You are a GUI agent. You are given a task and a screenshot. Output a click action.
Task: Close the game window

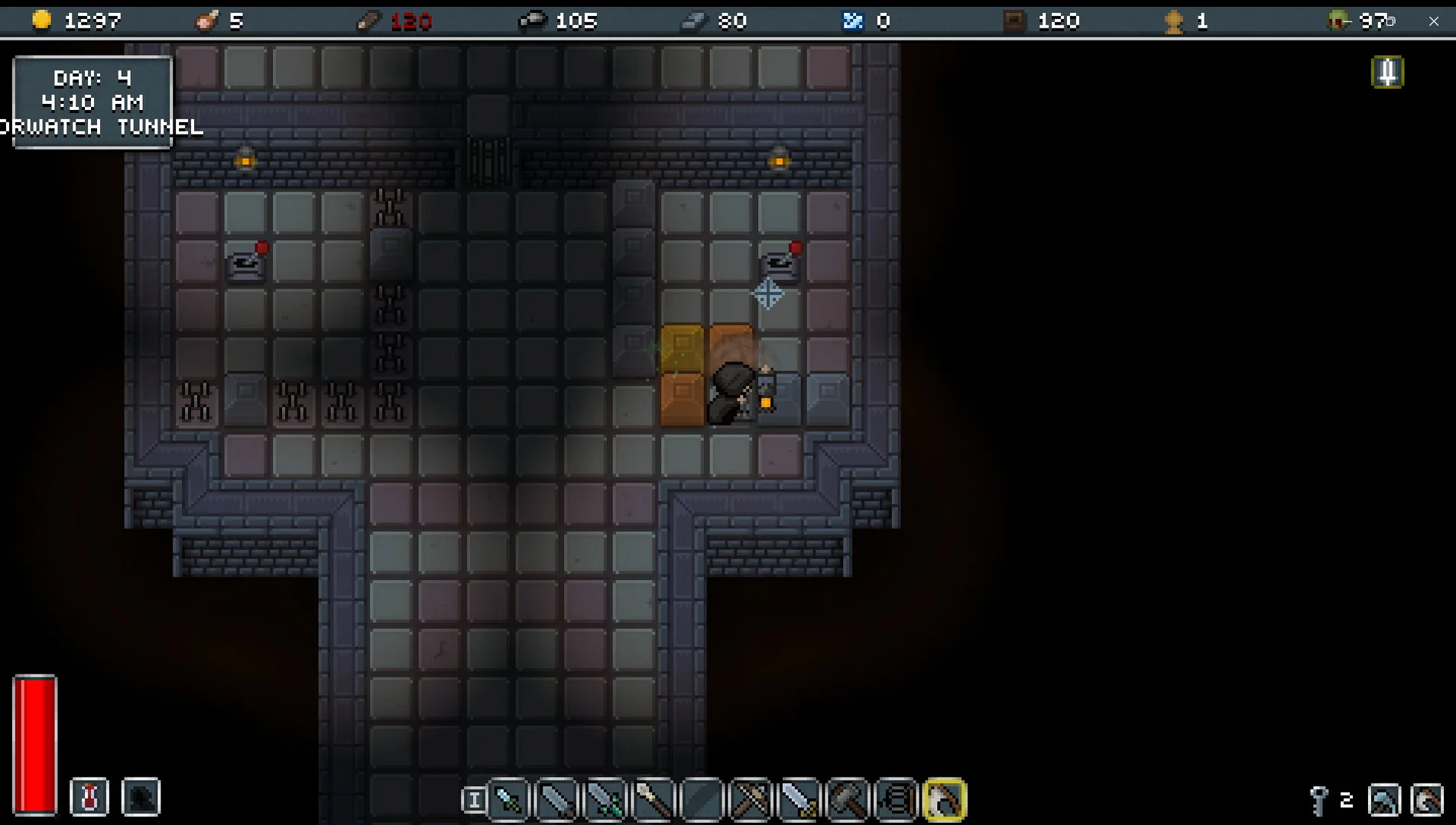1434,21
